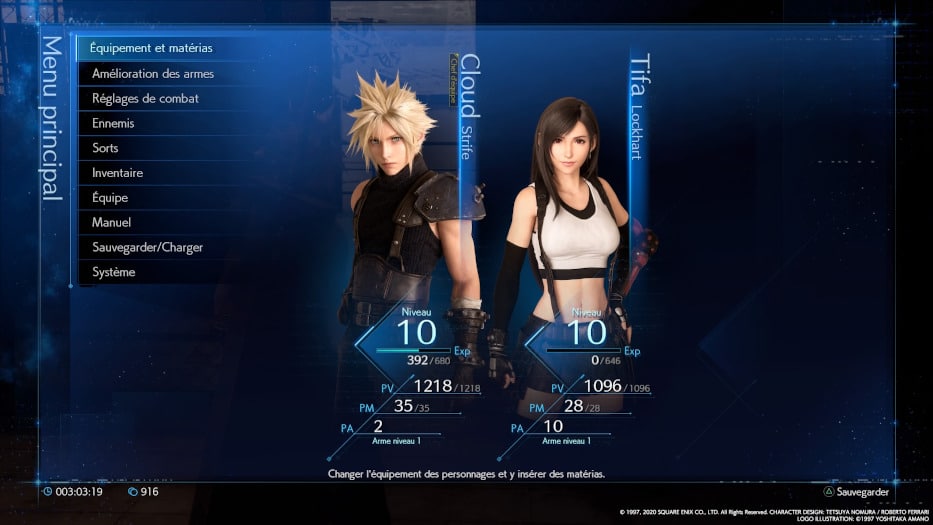The width and height of the screenshot is (933, 525).
Task: Open the Sorts menu
Action: (105, 148)
